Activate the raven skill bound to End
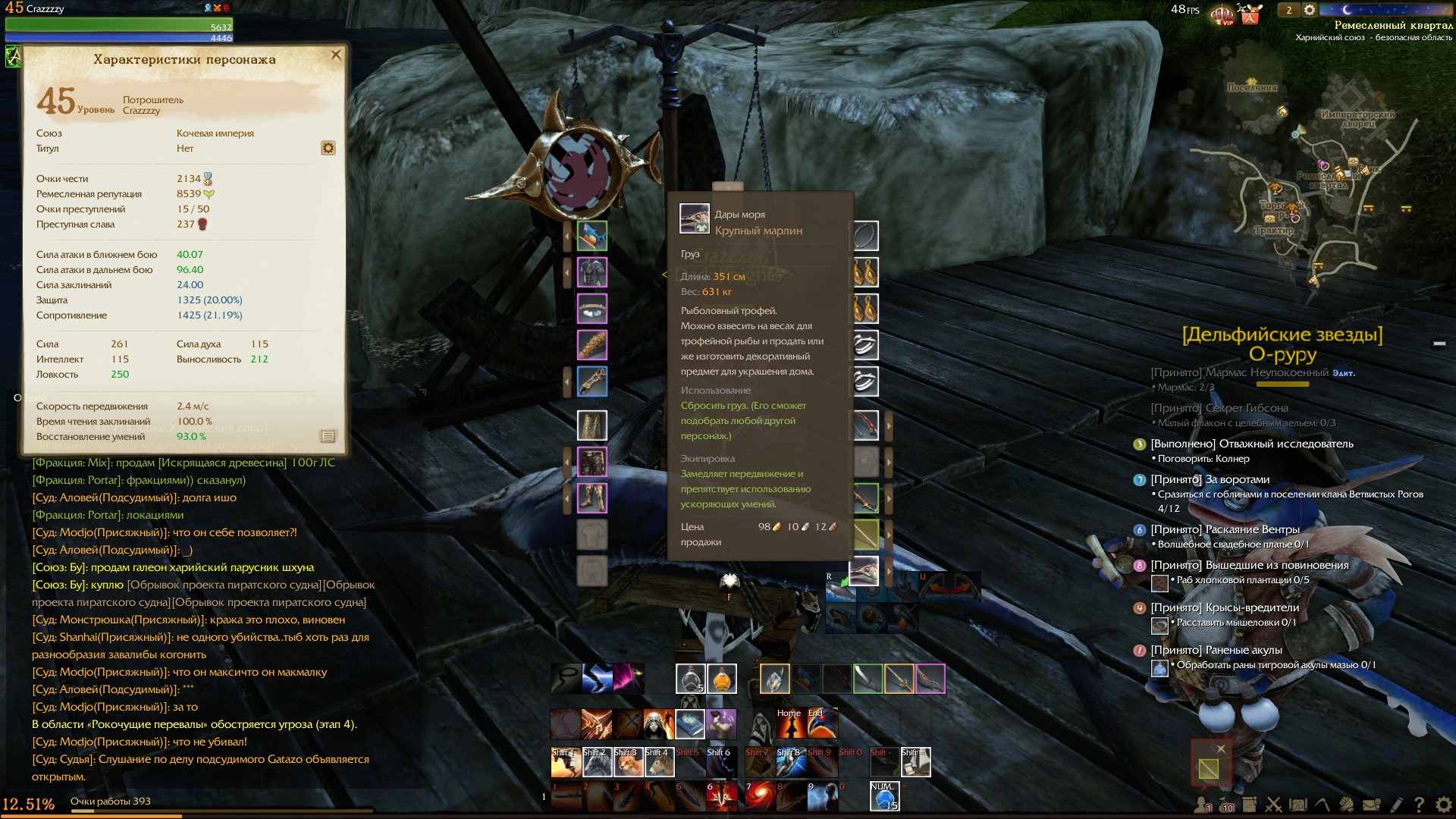Viewport: 1456px width, 819px height. coord(822,723)
